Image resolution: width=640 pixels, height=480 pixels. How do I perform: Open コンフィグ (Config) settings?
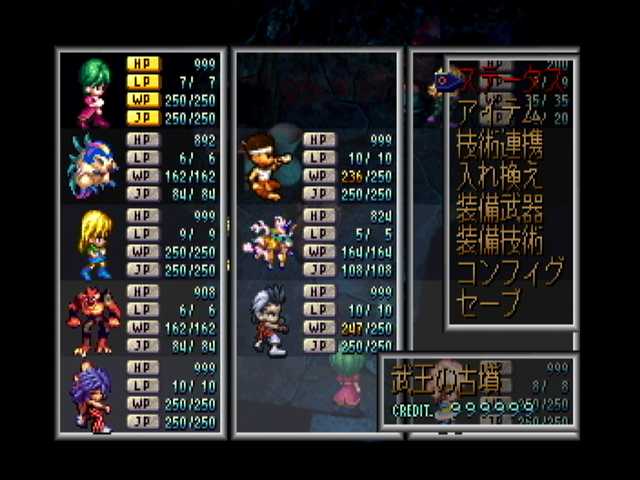(x=510, y=271)
